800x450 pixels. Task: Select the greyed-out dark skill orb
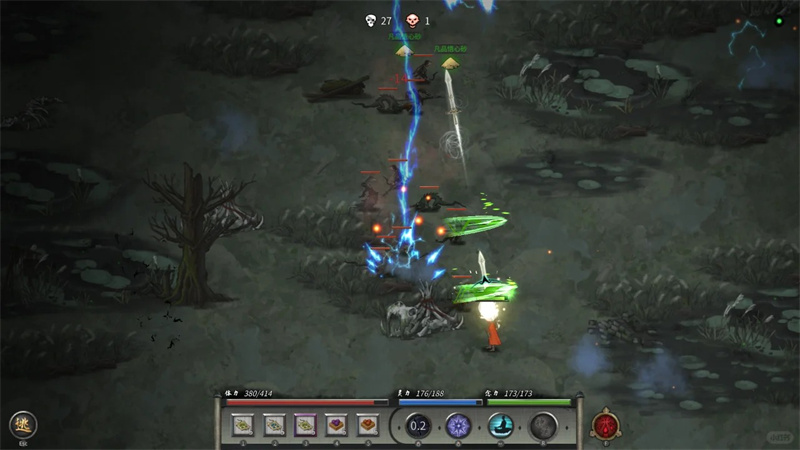click(543, 426)
